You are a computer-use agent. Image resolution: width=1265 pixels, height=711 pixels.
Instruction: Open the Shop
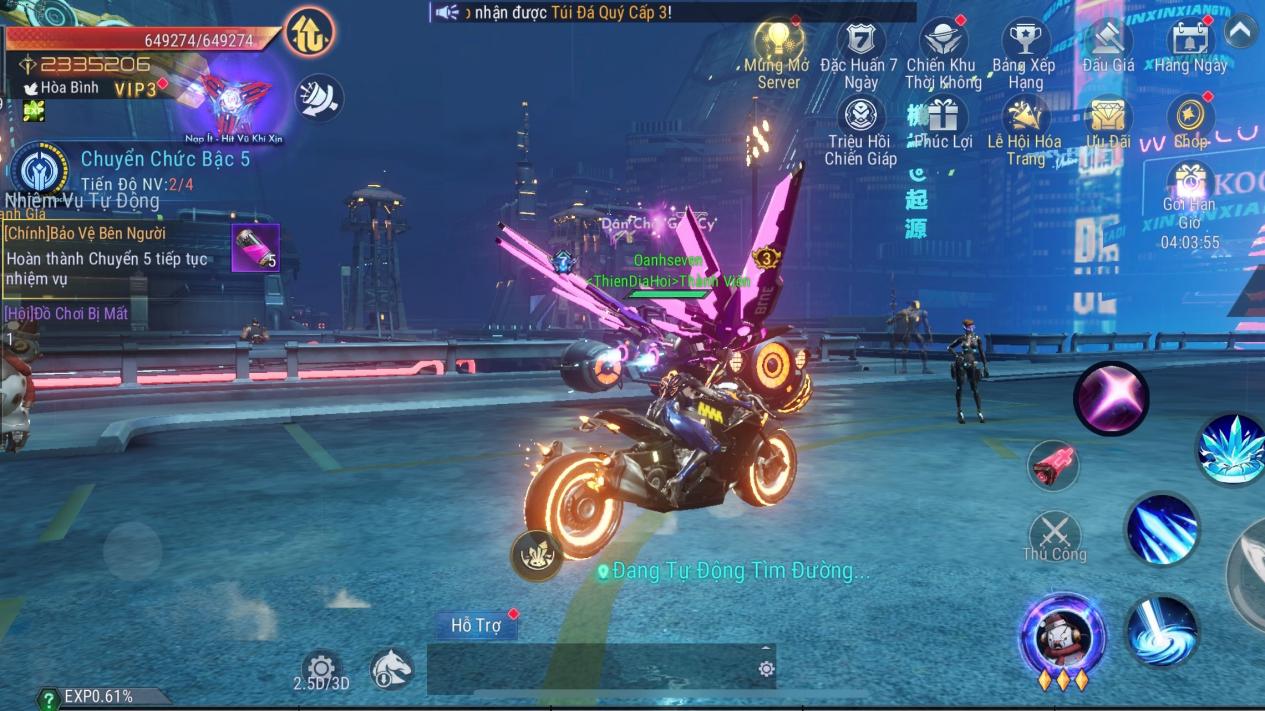[1190, 118]
